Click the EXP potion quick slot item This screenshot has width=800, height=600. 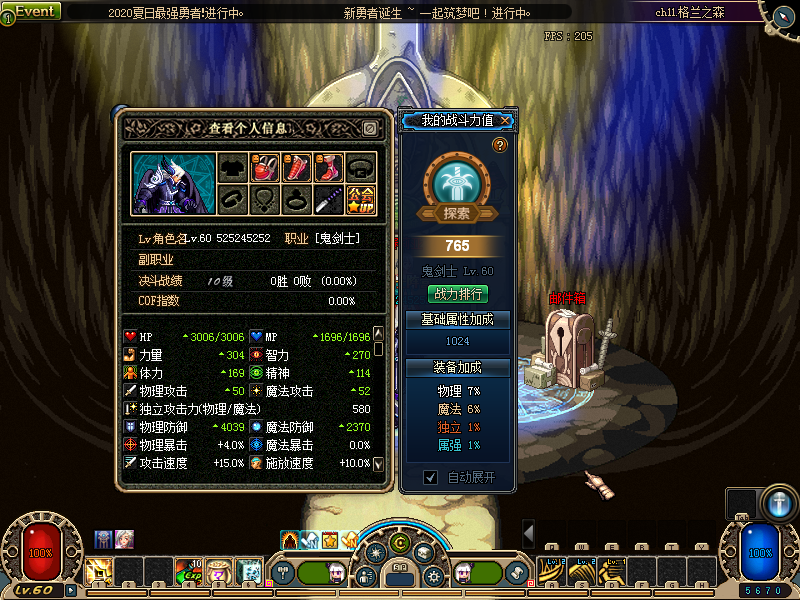click(x=189, y=571)
